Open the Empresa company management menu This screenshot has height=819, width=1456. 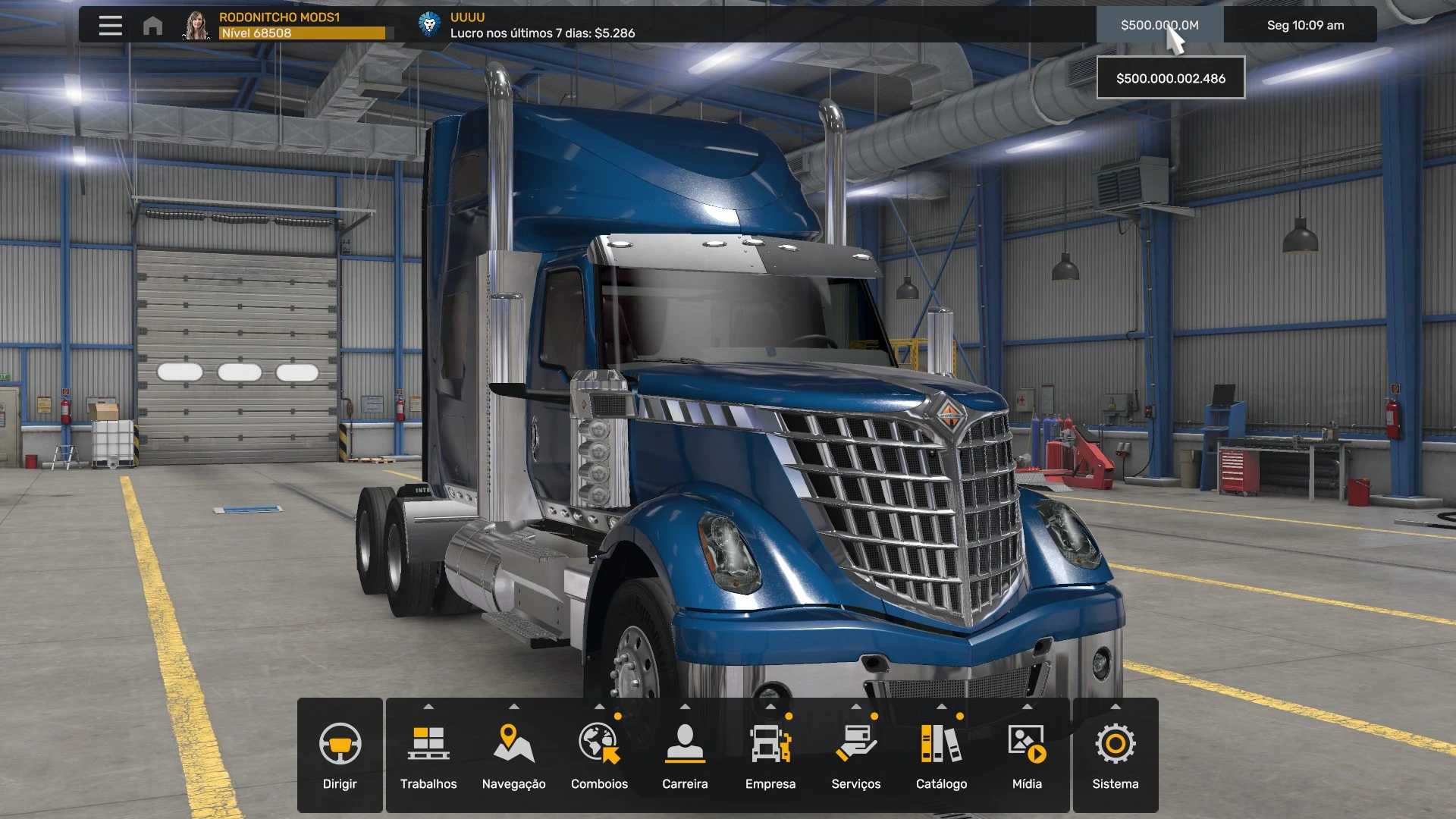(x=770, y=755)
